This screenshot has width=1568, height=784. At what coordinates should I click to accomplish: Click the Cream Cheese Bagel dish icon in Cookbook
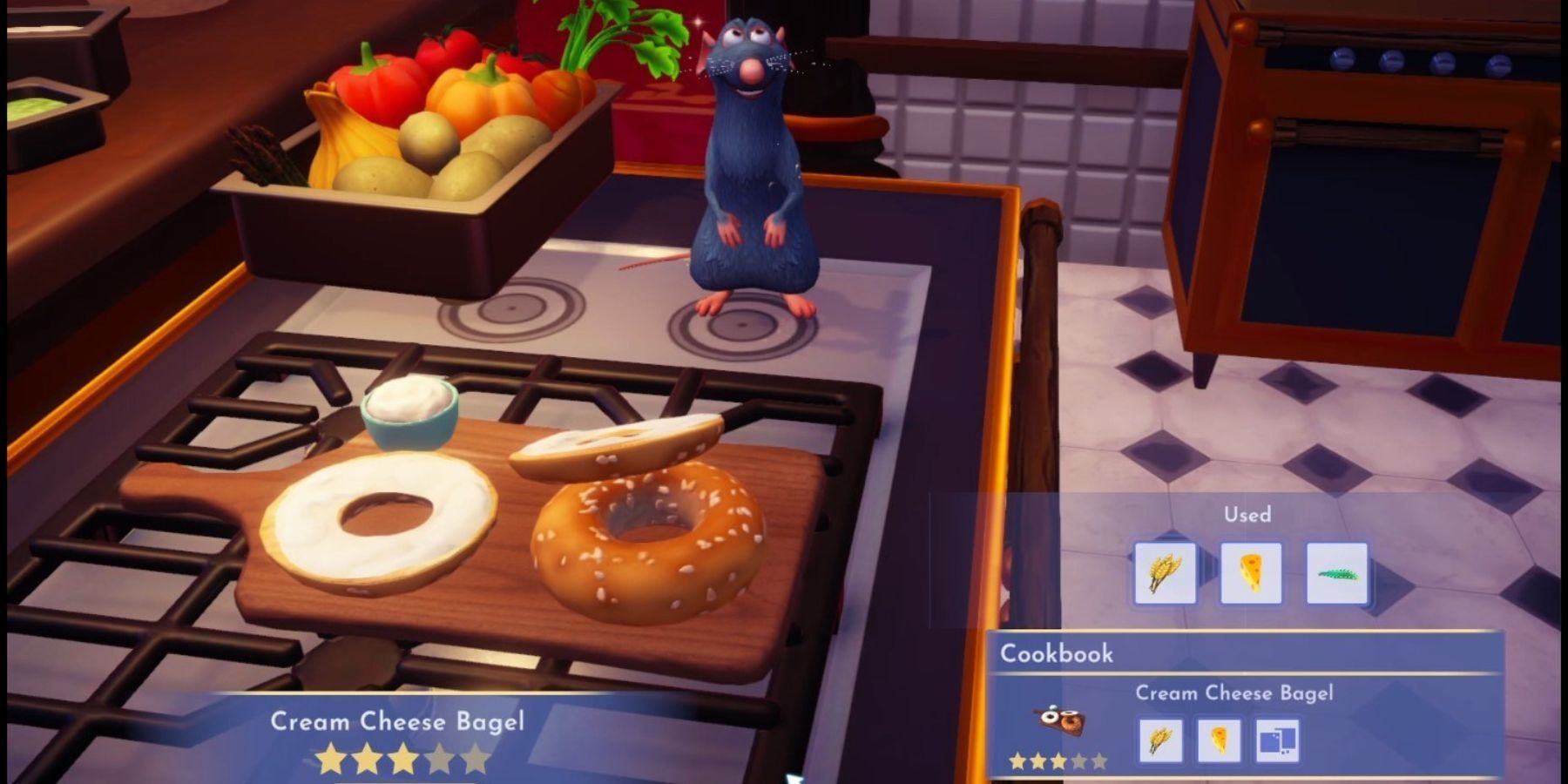[x=1060, y=720]
